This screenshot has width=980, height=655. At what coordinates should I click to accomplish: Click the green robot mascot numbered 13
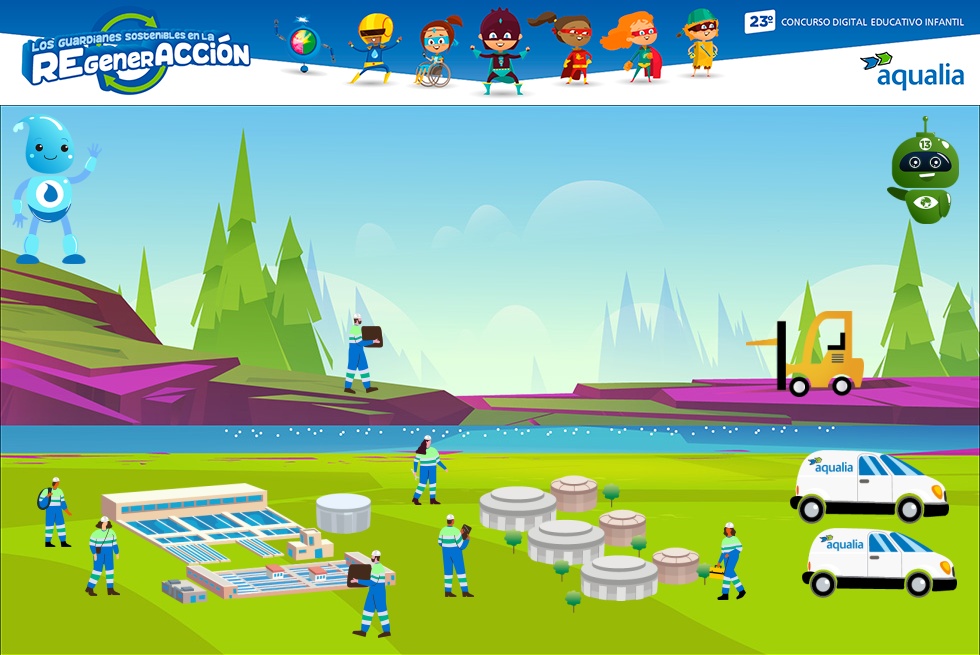924,172
